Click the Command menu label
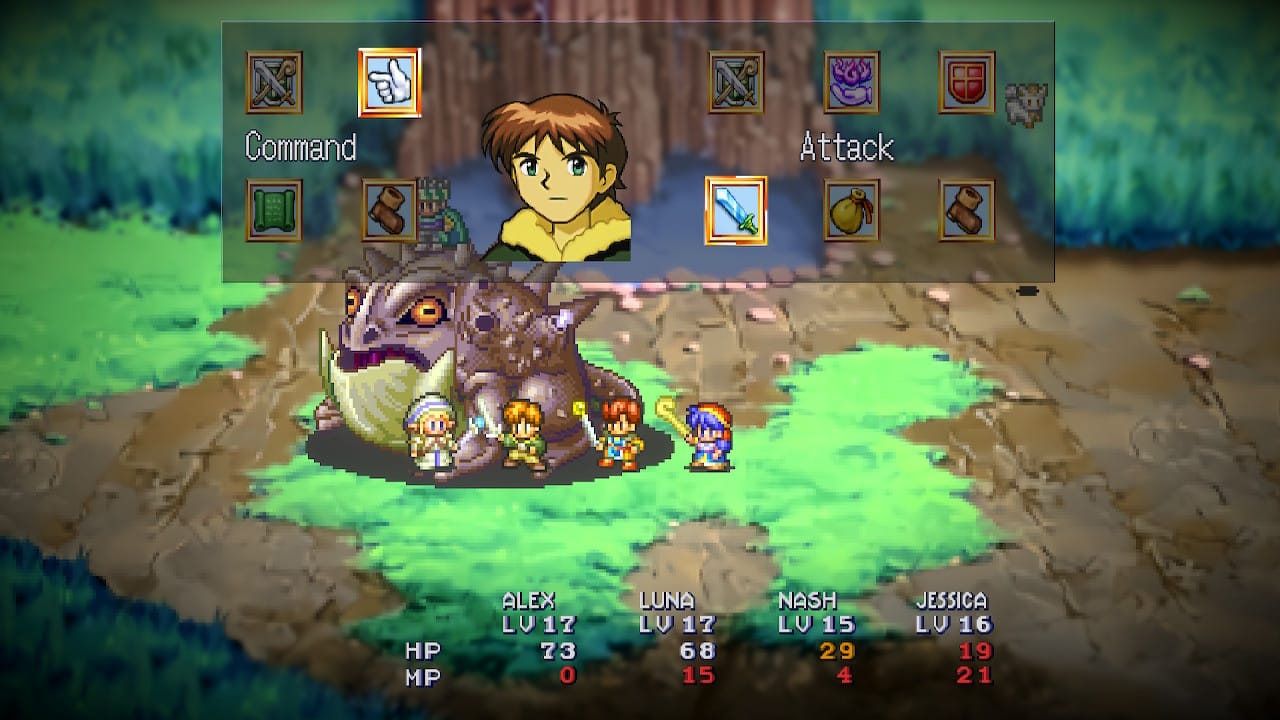 pyautogui.click(x=299, y=148)
